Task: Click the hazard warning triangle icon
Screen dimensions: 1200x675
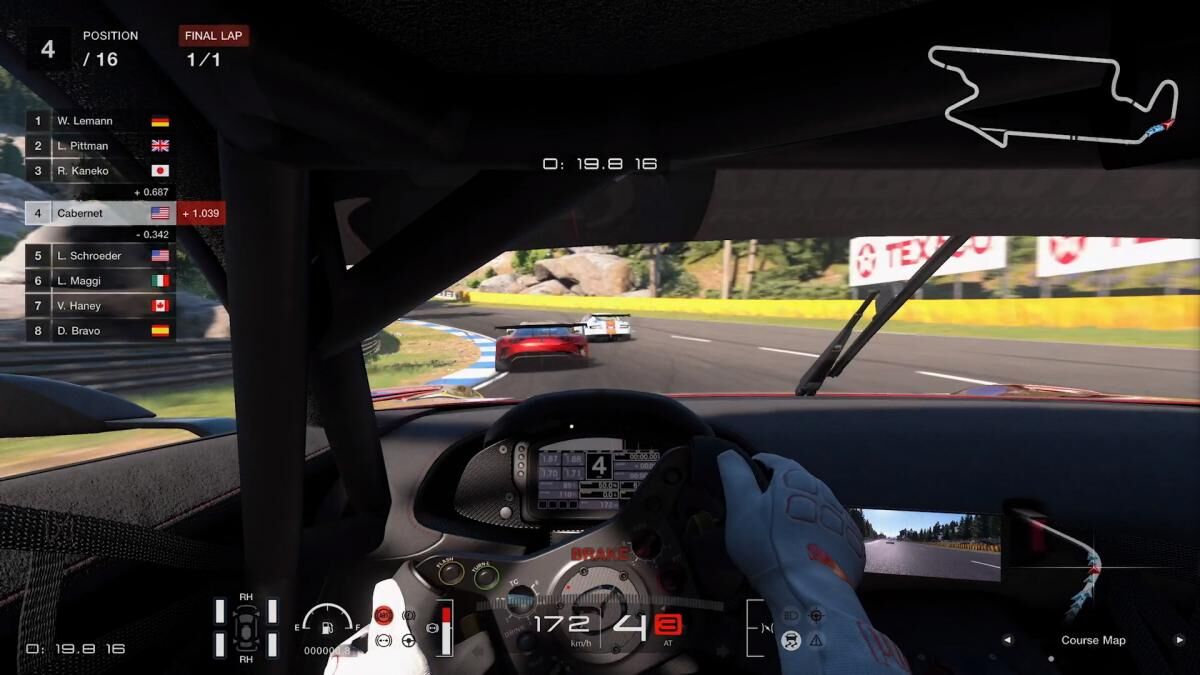Action: (x=817, y=640)
